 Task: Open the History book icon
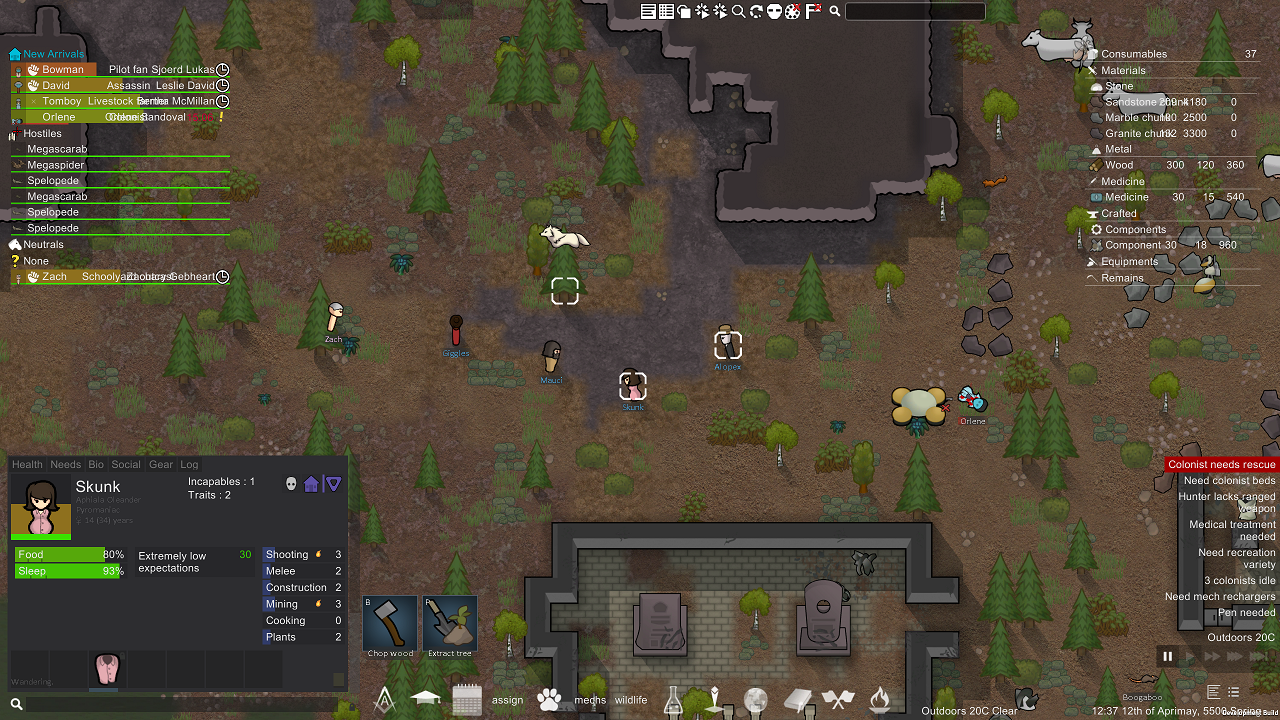coord(796,700)
